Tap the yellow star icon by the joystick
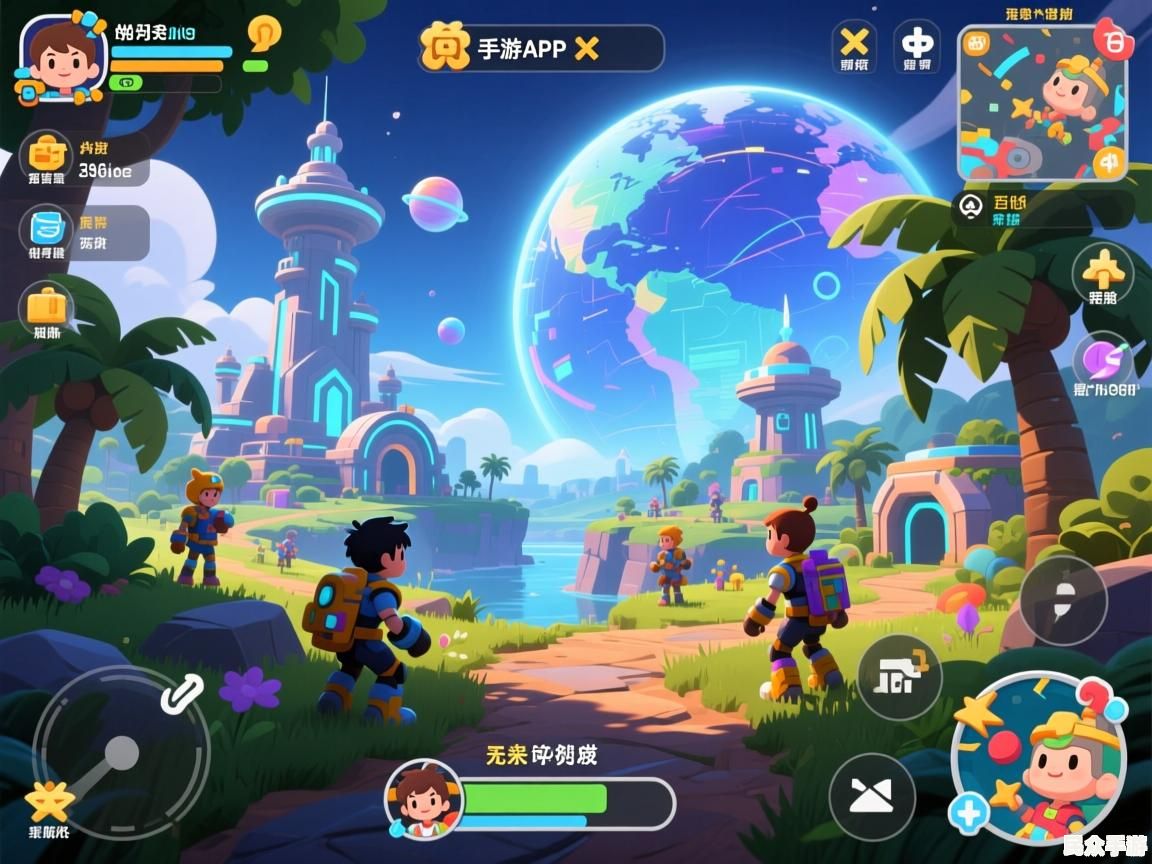The width and height of the screenshot is (1152, 864). click(48, 801)
